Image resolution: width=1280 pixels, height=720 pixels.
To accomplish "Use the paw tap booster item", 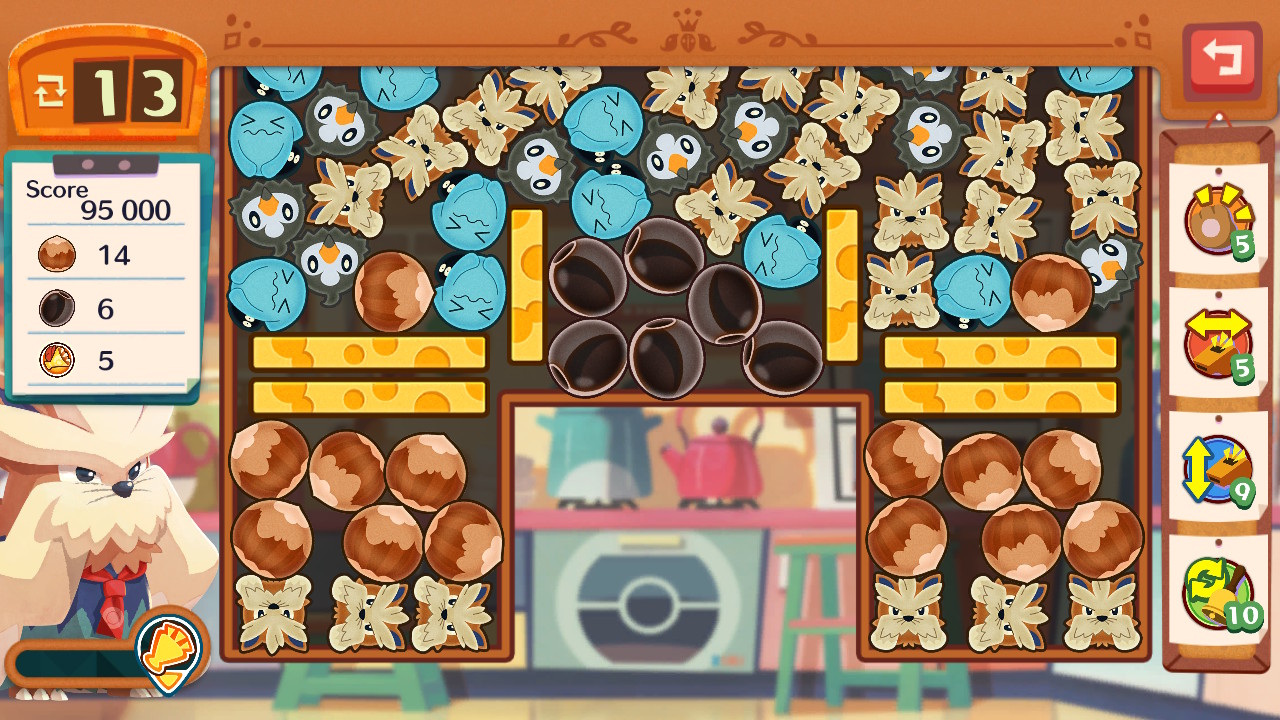I will click(x=1217, y=221).
